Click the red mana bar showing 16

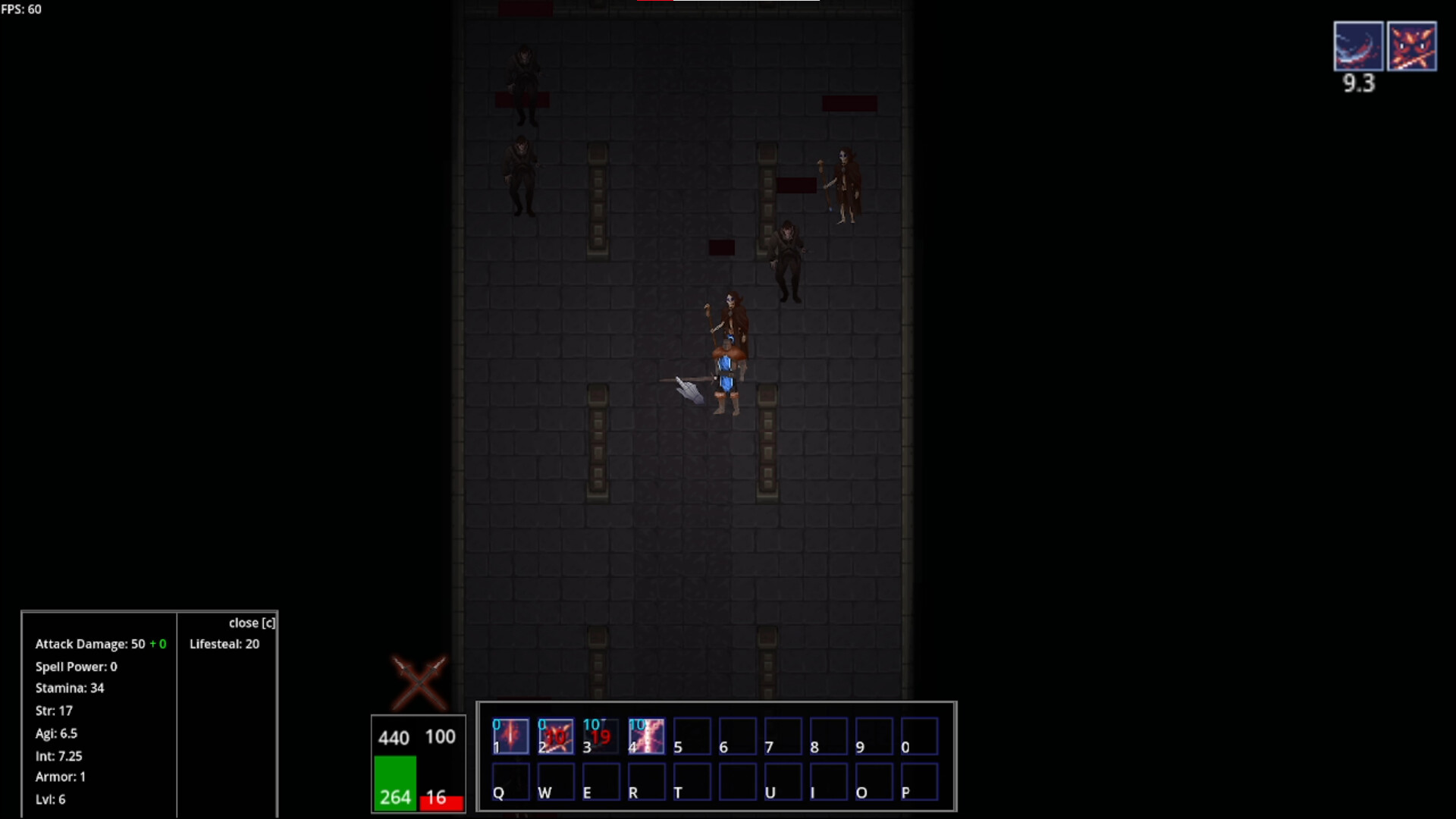441,803
